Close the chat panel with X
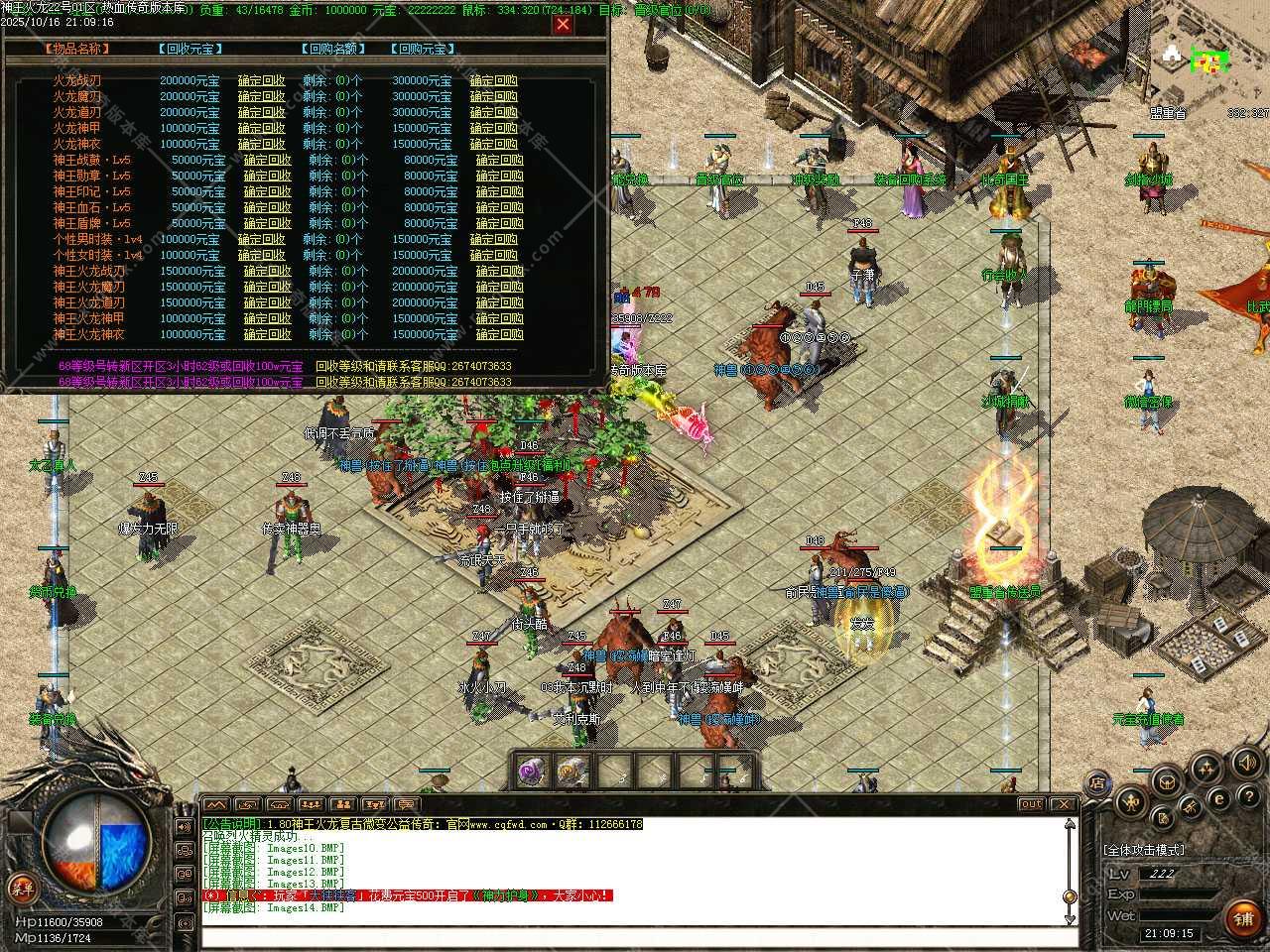This screenshot has height=952, width=1270. point(1064,804)
